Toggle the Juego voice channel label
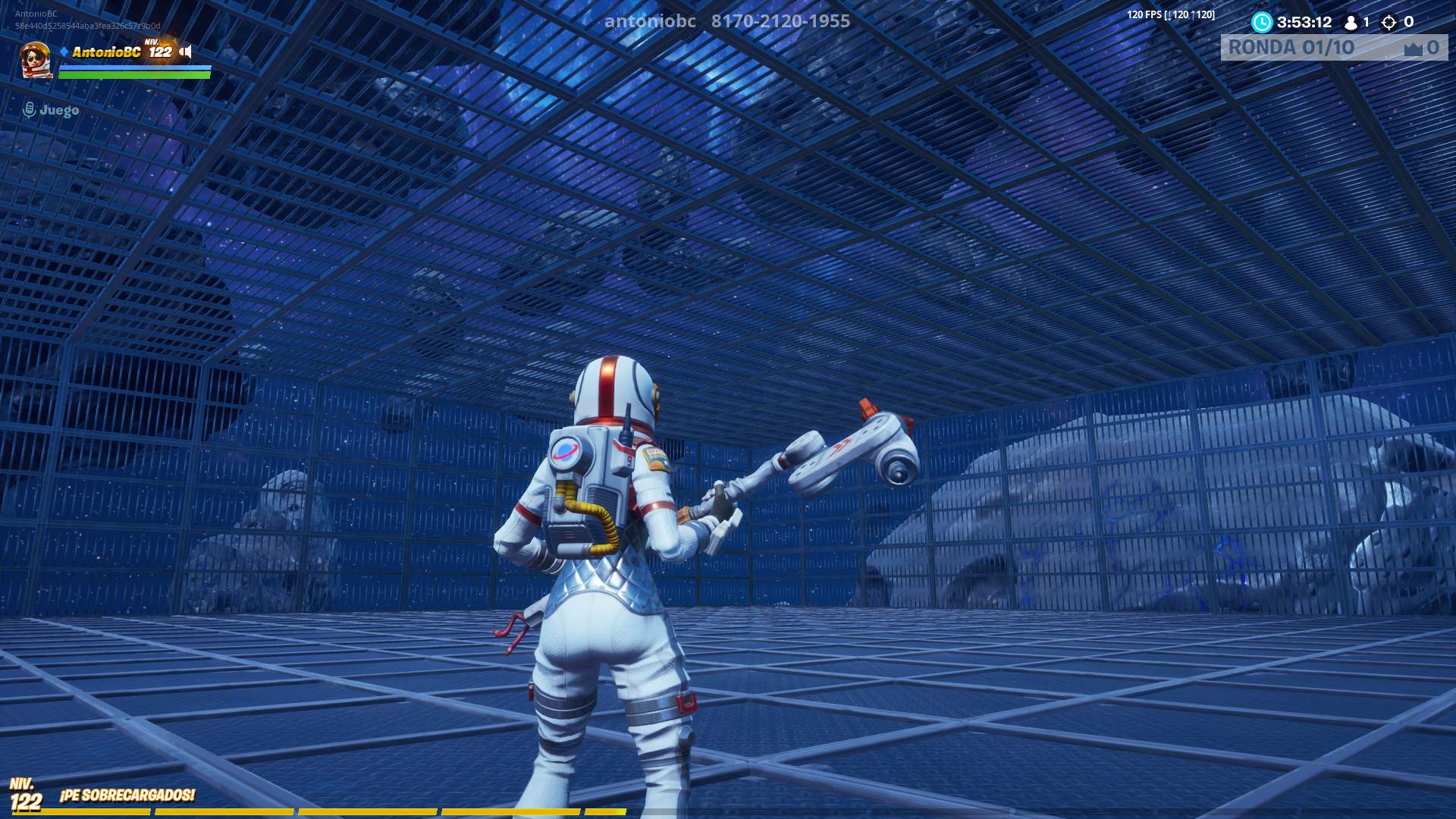Viewport: 1456px width, 819px height. pyautogui.click(x=58, y=109)
